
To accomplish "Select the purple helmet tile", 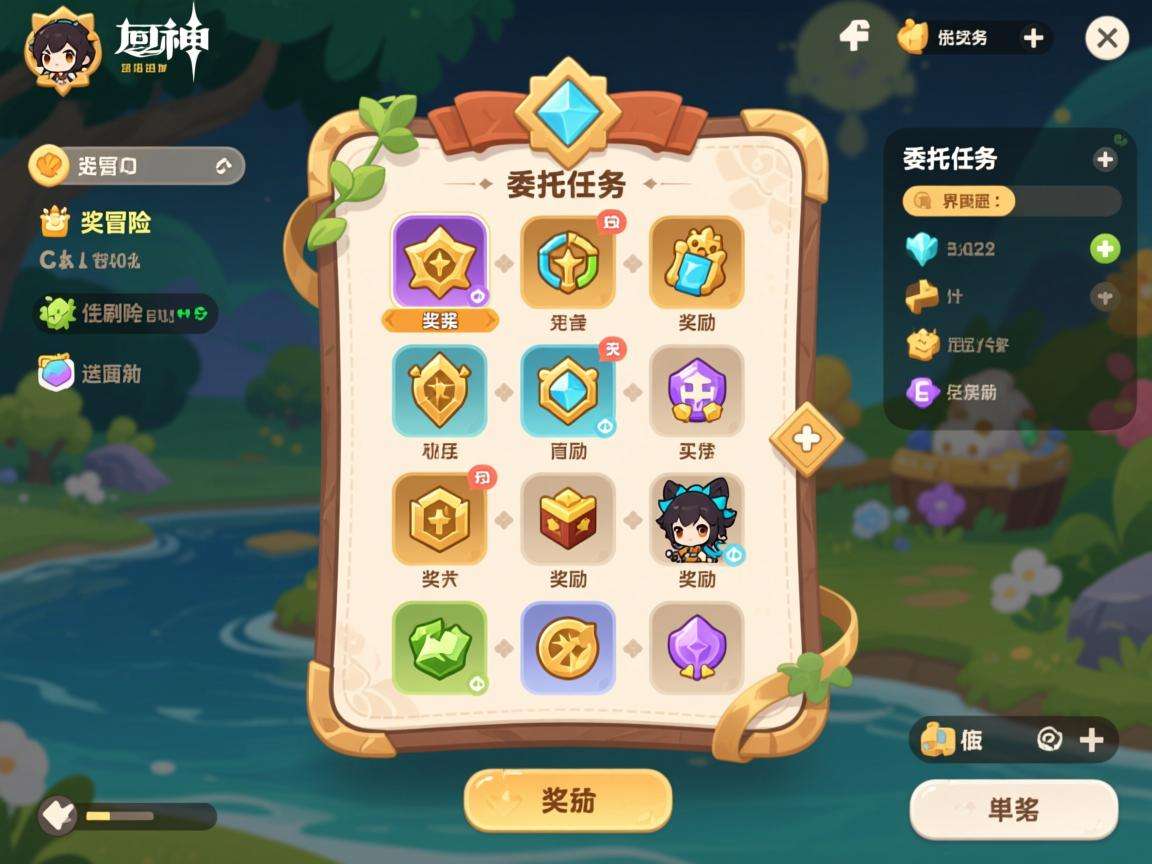I will (697, 391).
